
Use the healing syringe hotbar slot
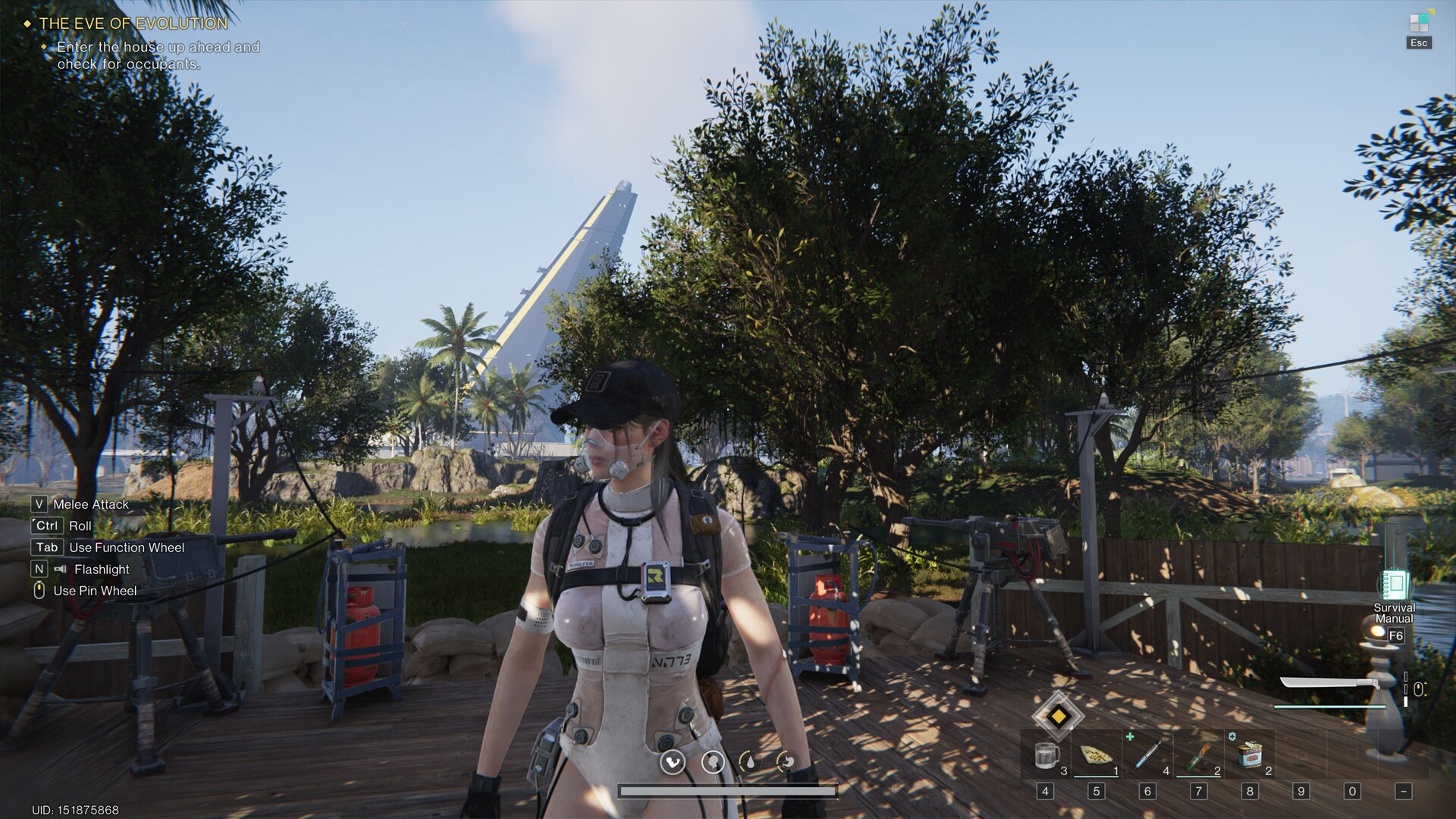tap(1147, 755)
